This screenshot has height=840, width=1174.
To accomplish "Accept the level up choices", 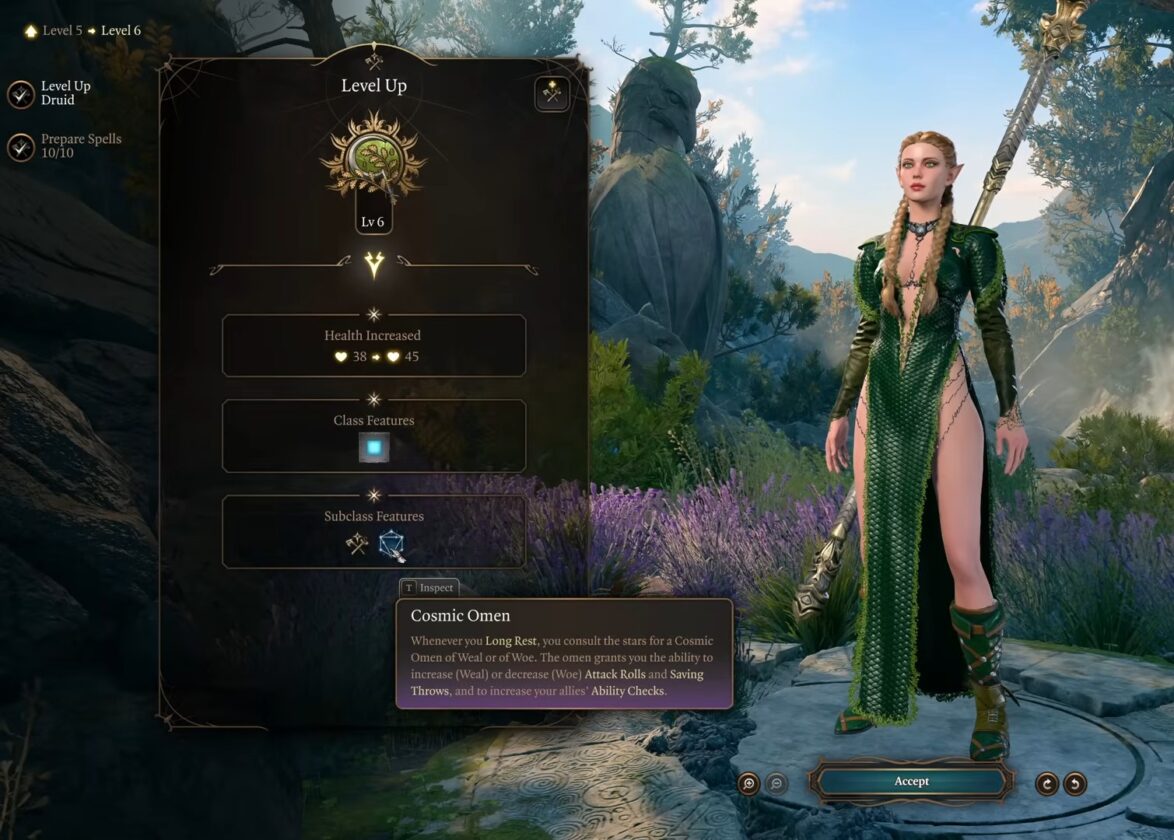I will 910,781.
